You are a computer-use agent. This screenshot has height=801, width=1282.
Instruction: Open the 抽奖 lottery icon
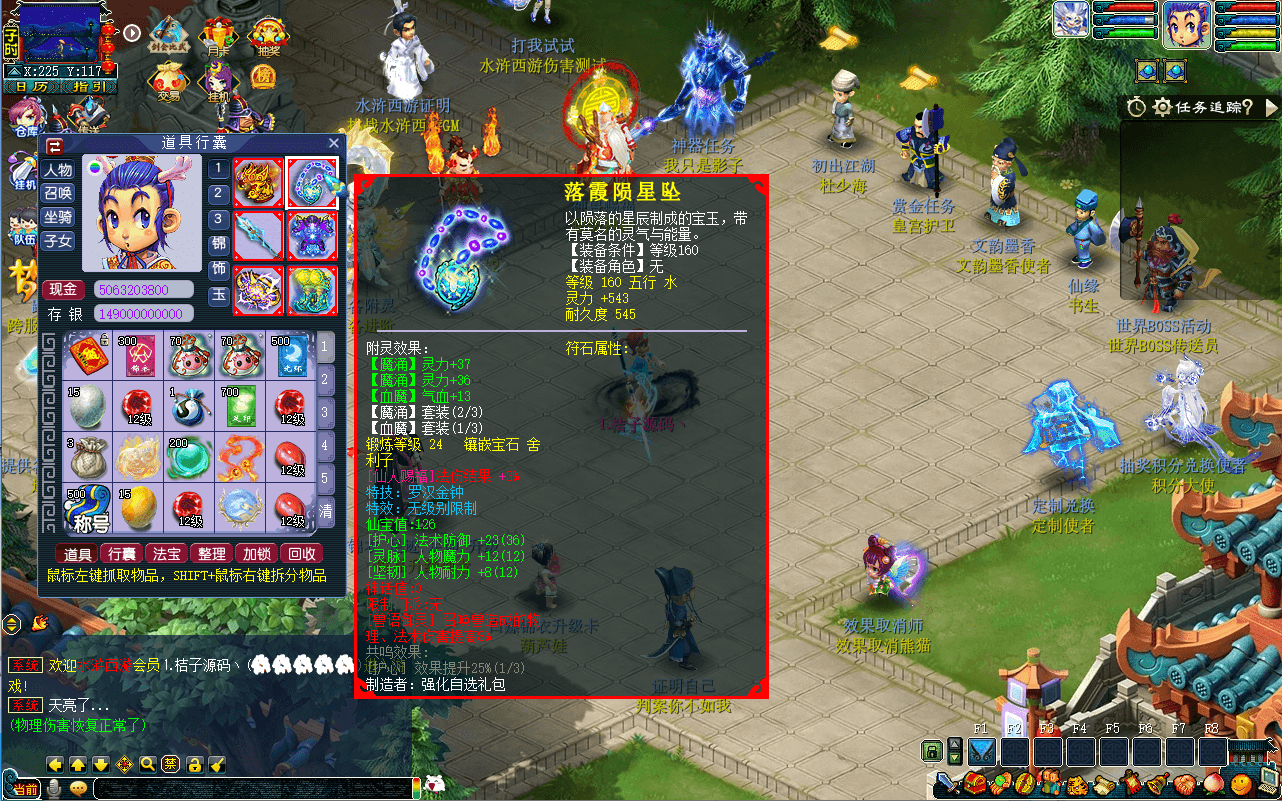[268, 33]
